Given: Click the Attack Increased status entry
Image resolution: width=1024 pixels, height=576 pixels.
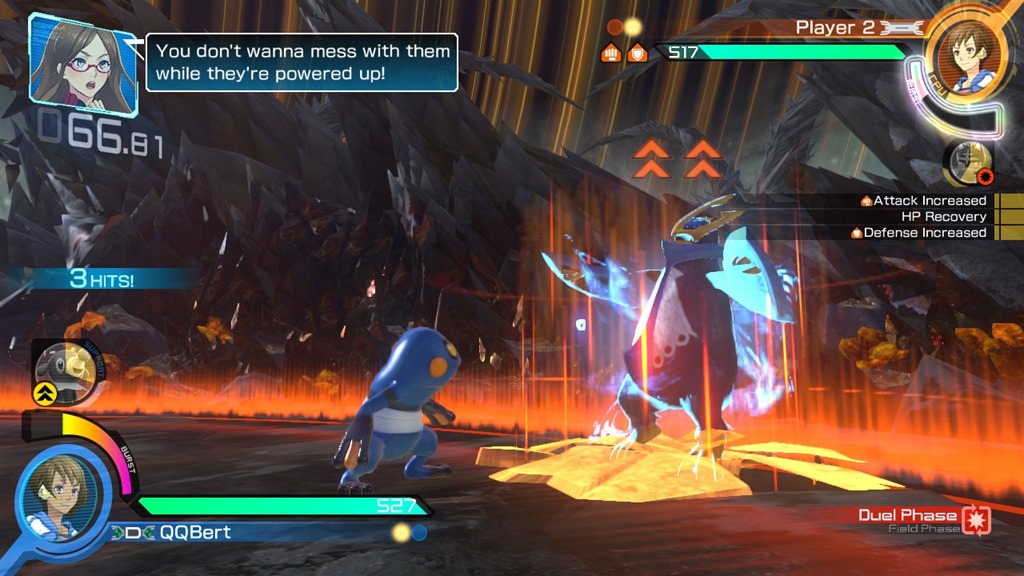Looking at the screenshot, I should coord(924,201).
